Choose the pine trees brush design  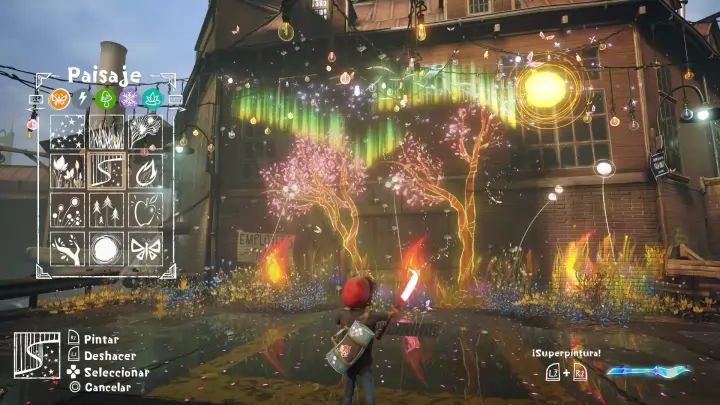pos(106,210)
